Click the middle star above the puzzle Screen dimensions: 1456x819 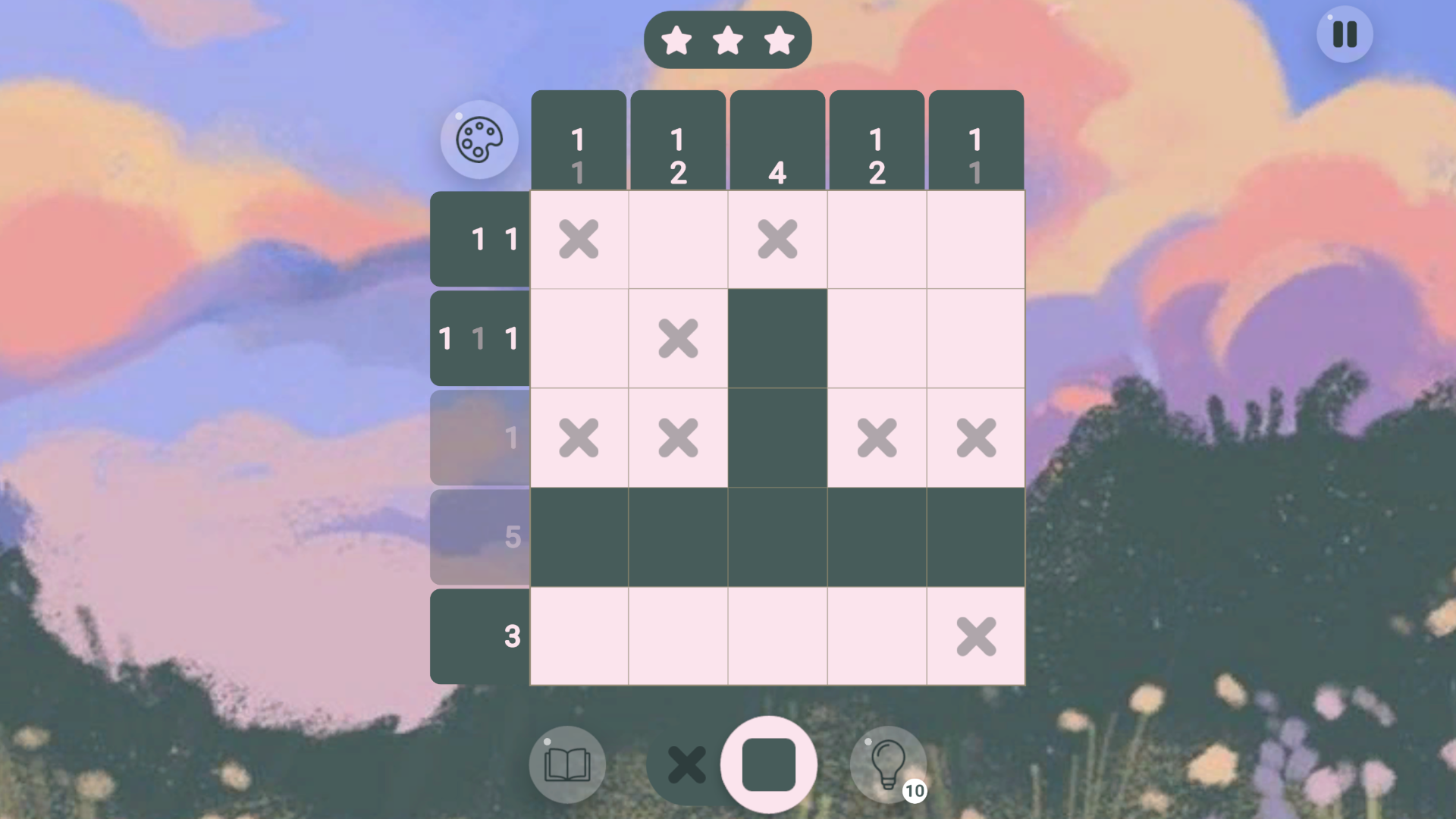click(728, 39)
